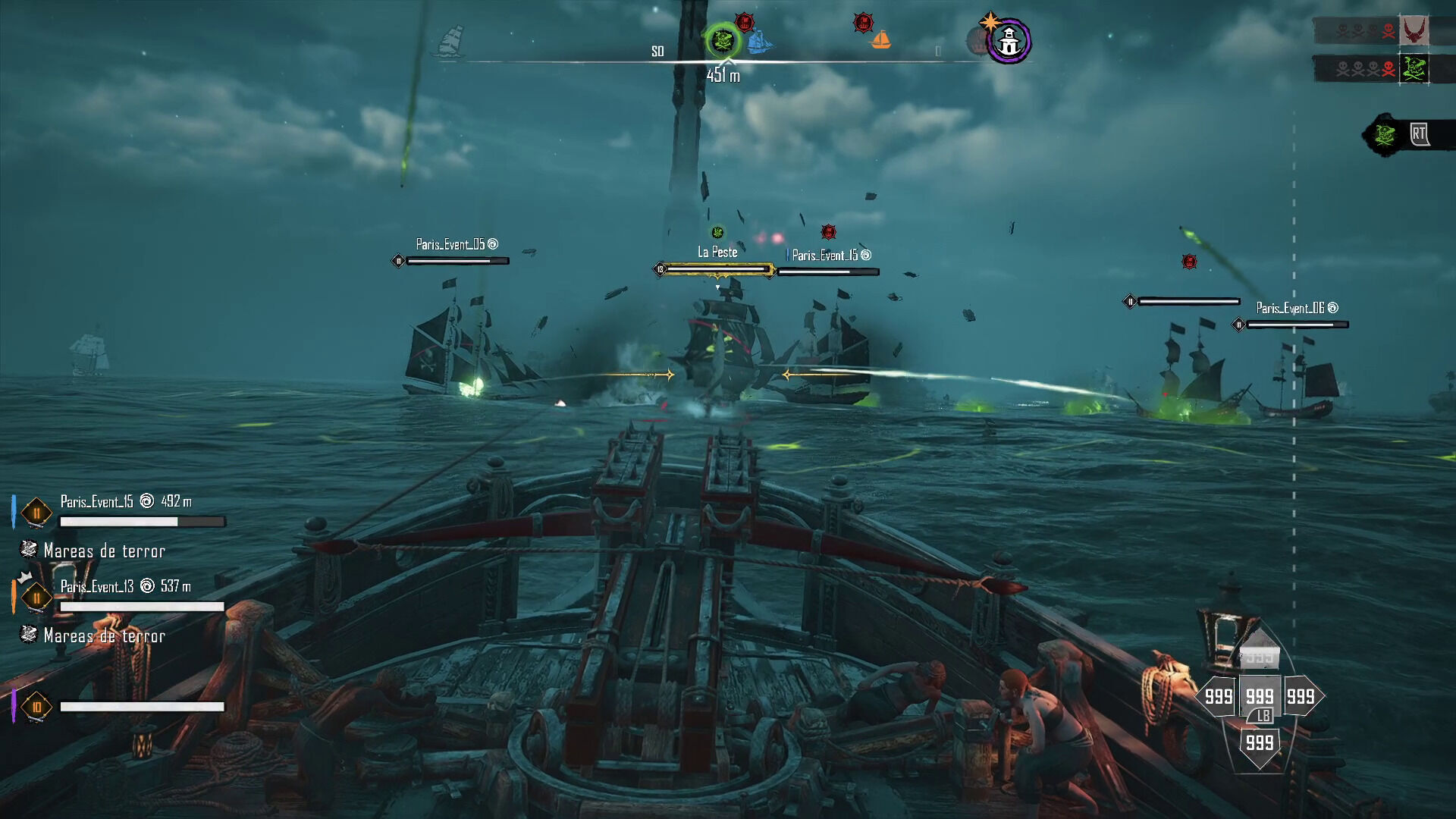Click the red horned faction emblem
Image resolution: width=1456 pixels, height=819 pixels.
1414,31
